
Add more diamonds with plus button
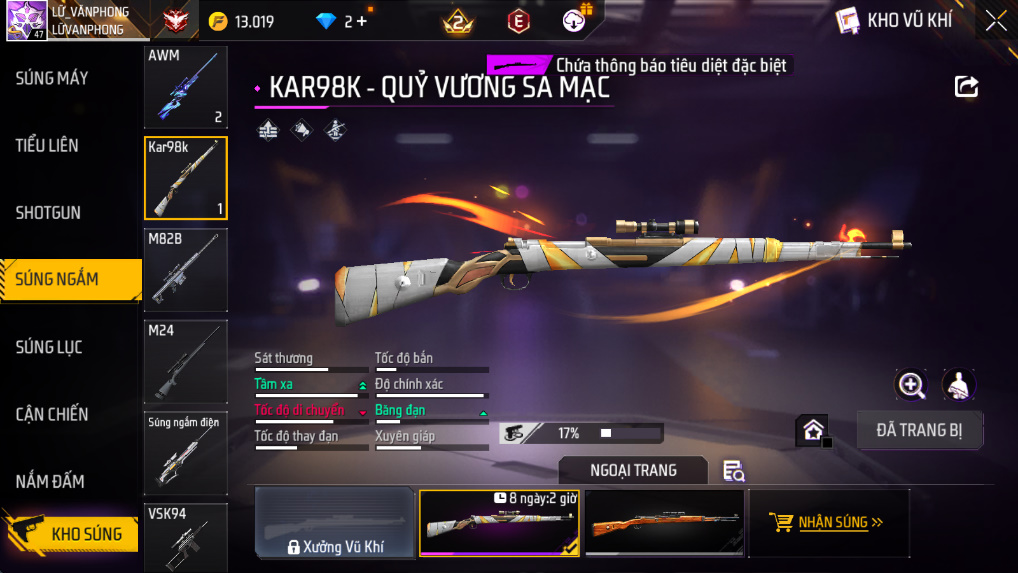(x=362, y=21)
